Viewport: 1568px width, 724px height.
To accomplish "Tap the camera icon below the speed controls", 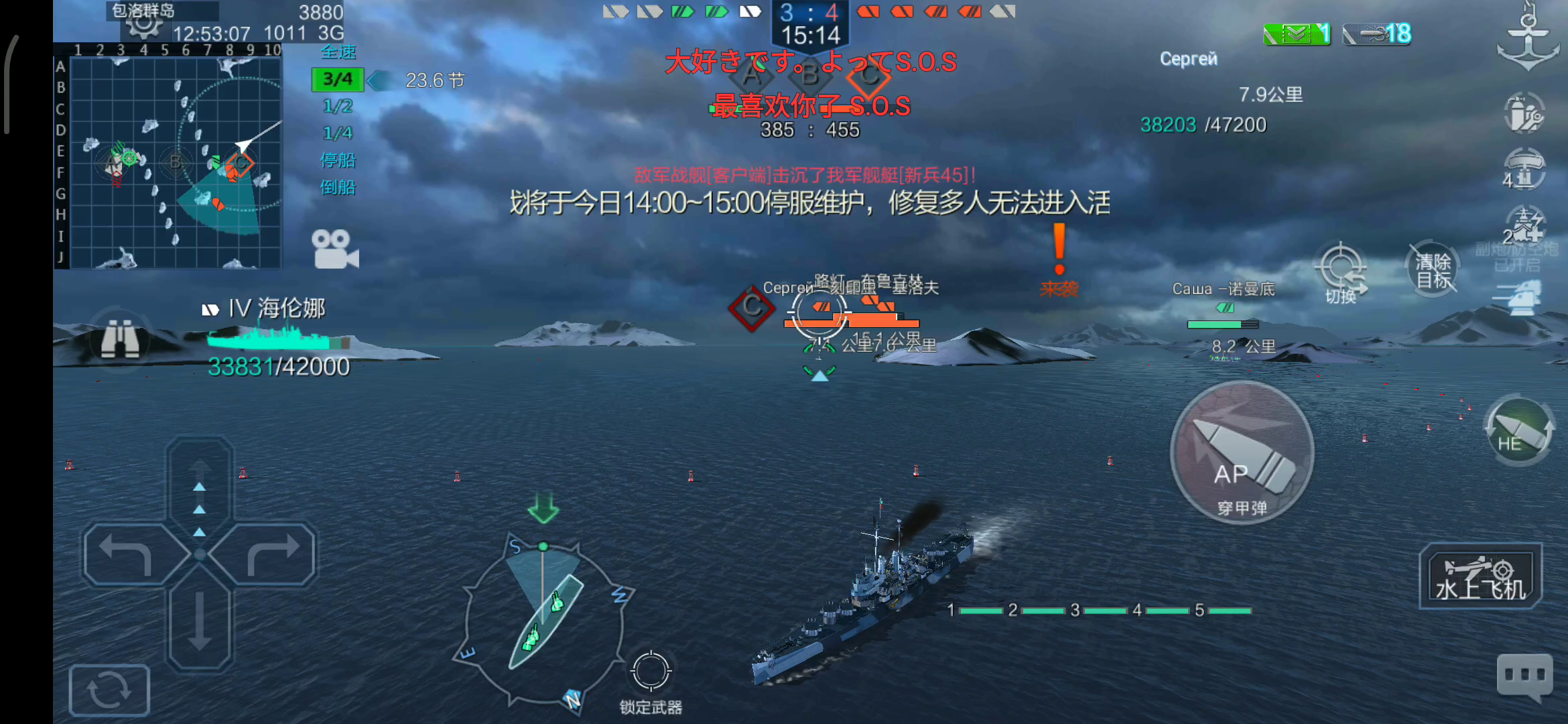I will click(335, 251).
